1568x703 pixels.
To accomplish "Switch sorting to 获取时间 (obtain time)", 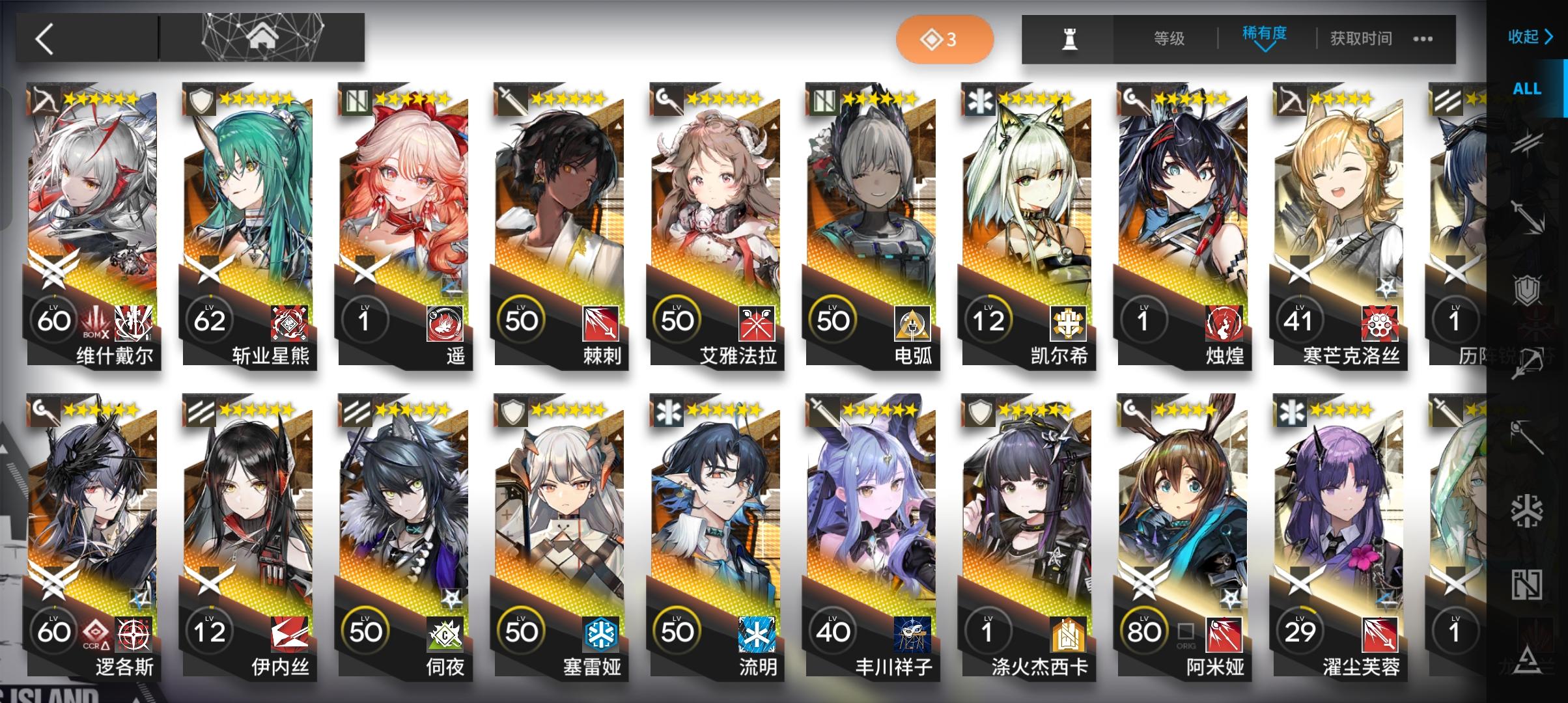I will 1359,39.
